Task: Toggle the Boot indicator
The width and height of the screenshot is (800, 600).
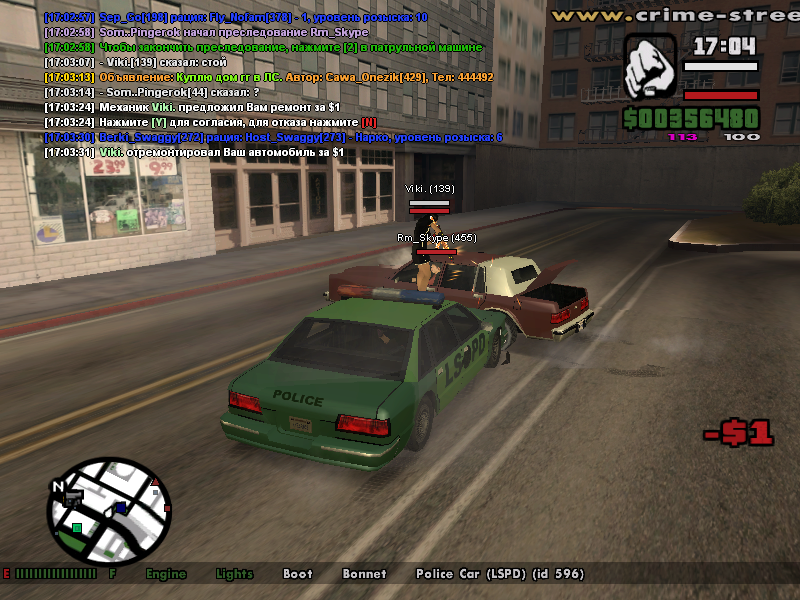Action: (297, 574)
